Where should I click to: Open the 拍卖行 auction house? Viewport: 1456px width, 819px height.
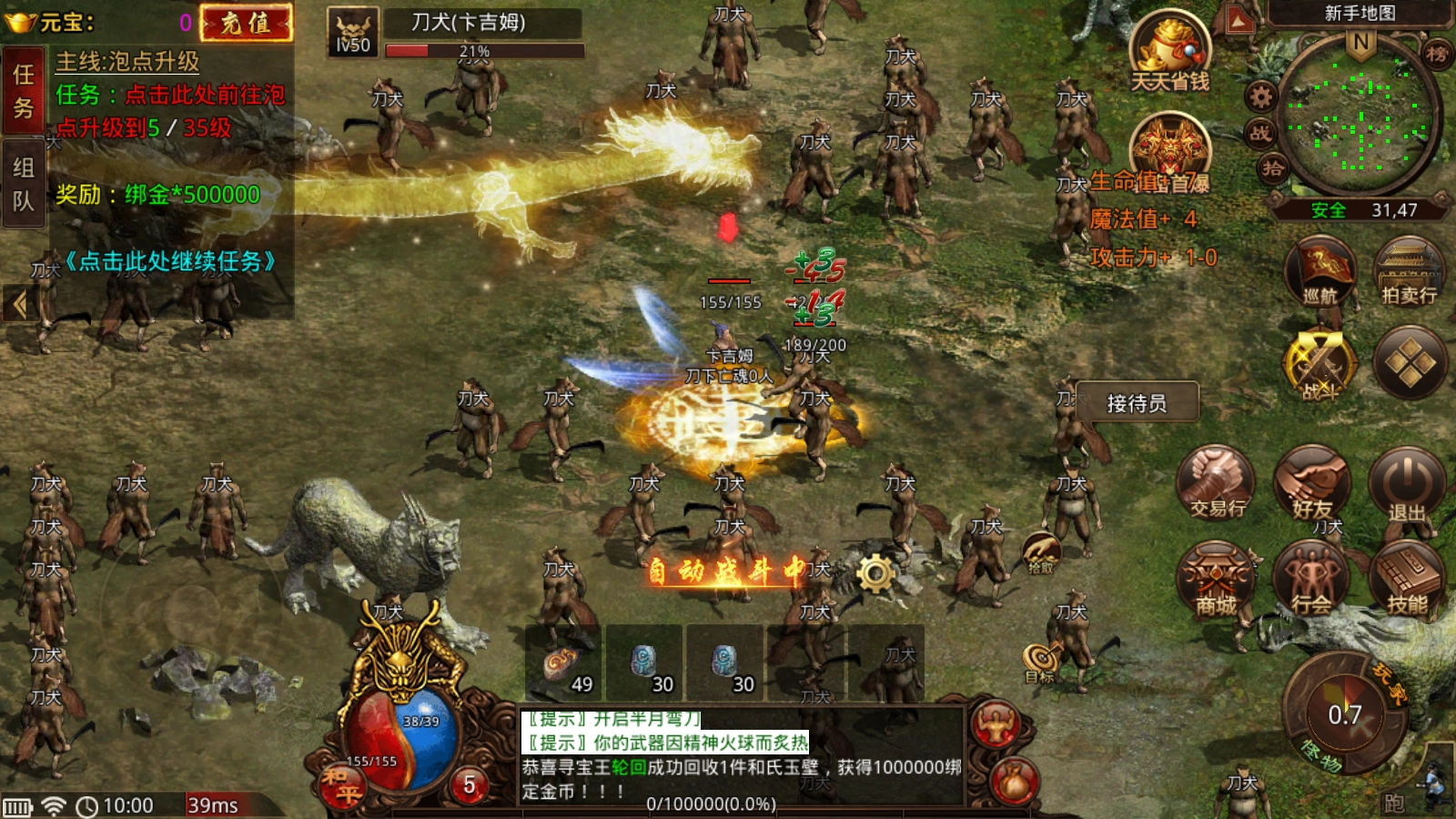1409,271
